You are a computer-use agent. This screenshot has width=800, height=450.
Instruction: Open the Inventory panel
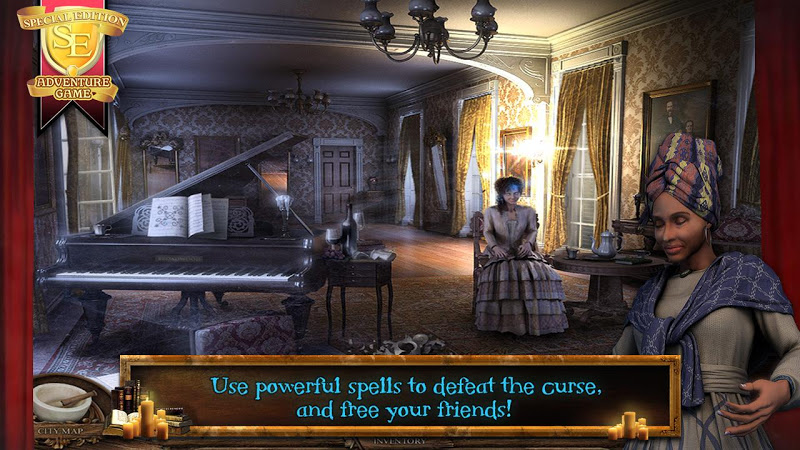(x=399, y=441)
